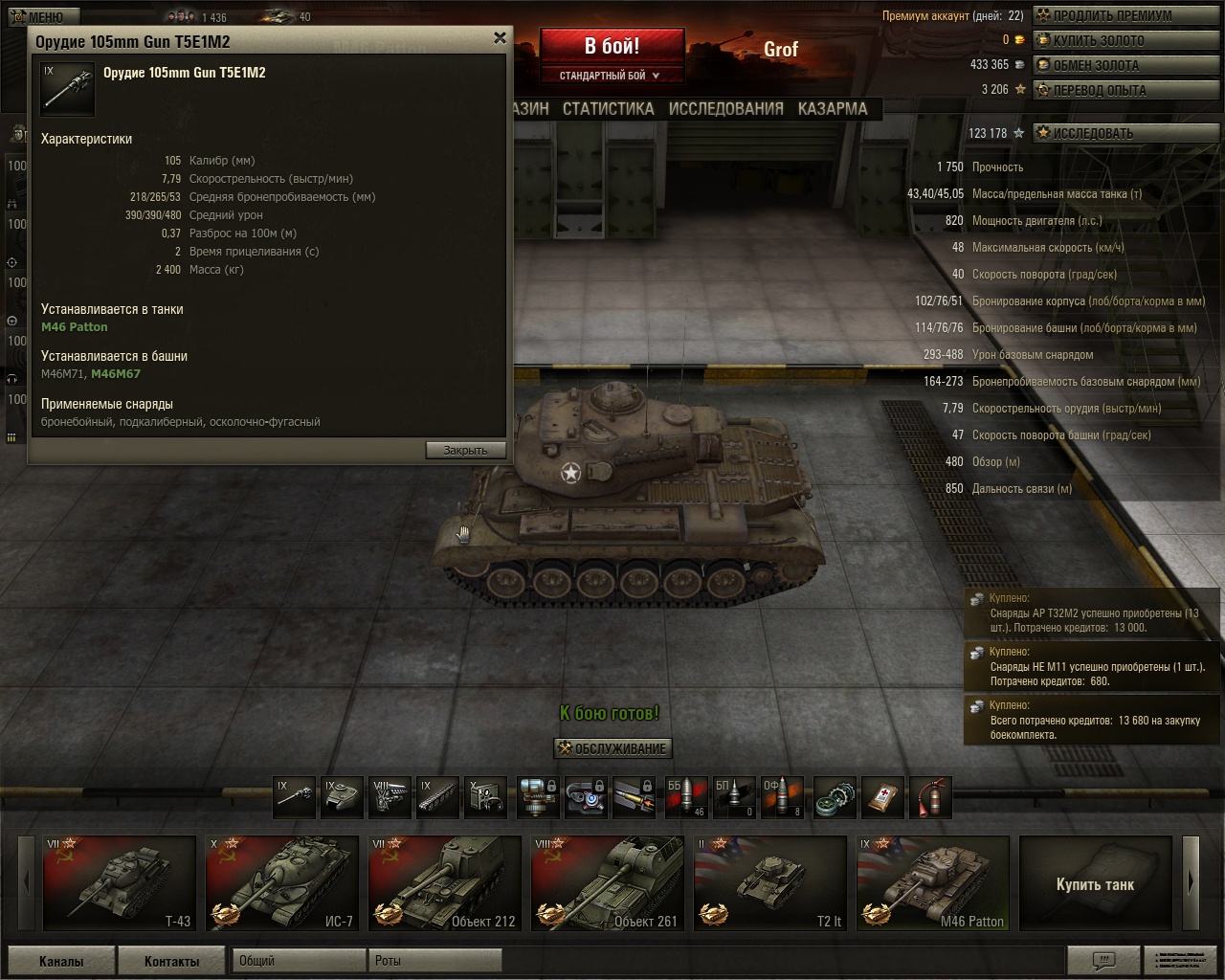The image size is (1225, 980).
Task: Switch to the Статистика tab
Action: click(x=608, y=109)
